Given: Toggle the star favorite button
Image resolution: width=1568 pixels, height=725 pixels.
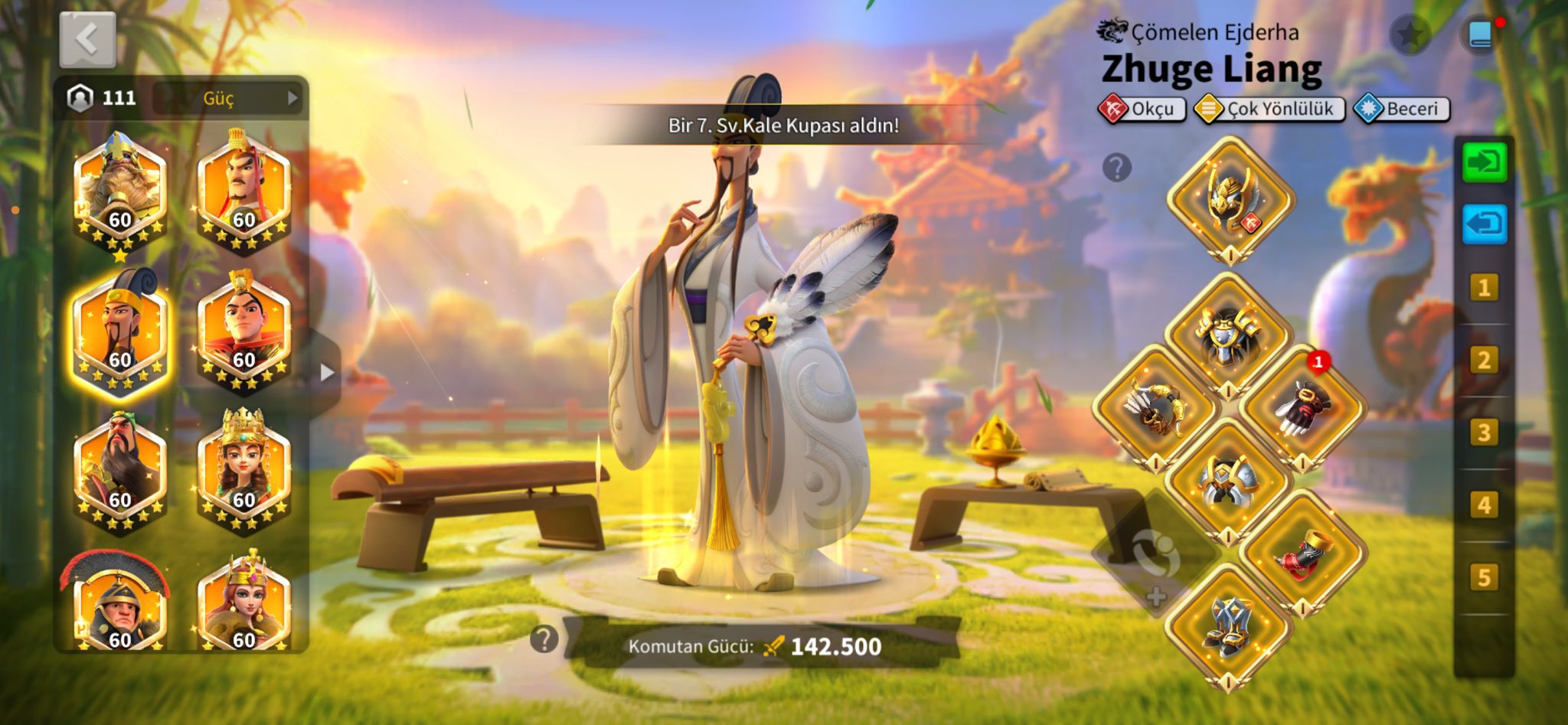Looking at the screenshot, I should click(1410, 34).
